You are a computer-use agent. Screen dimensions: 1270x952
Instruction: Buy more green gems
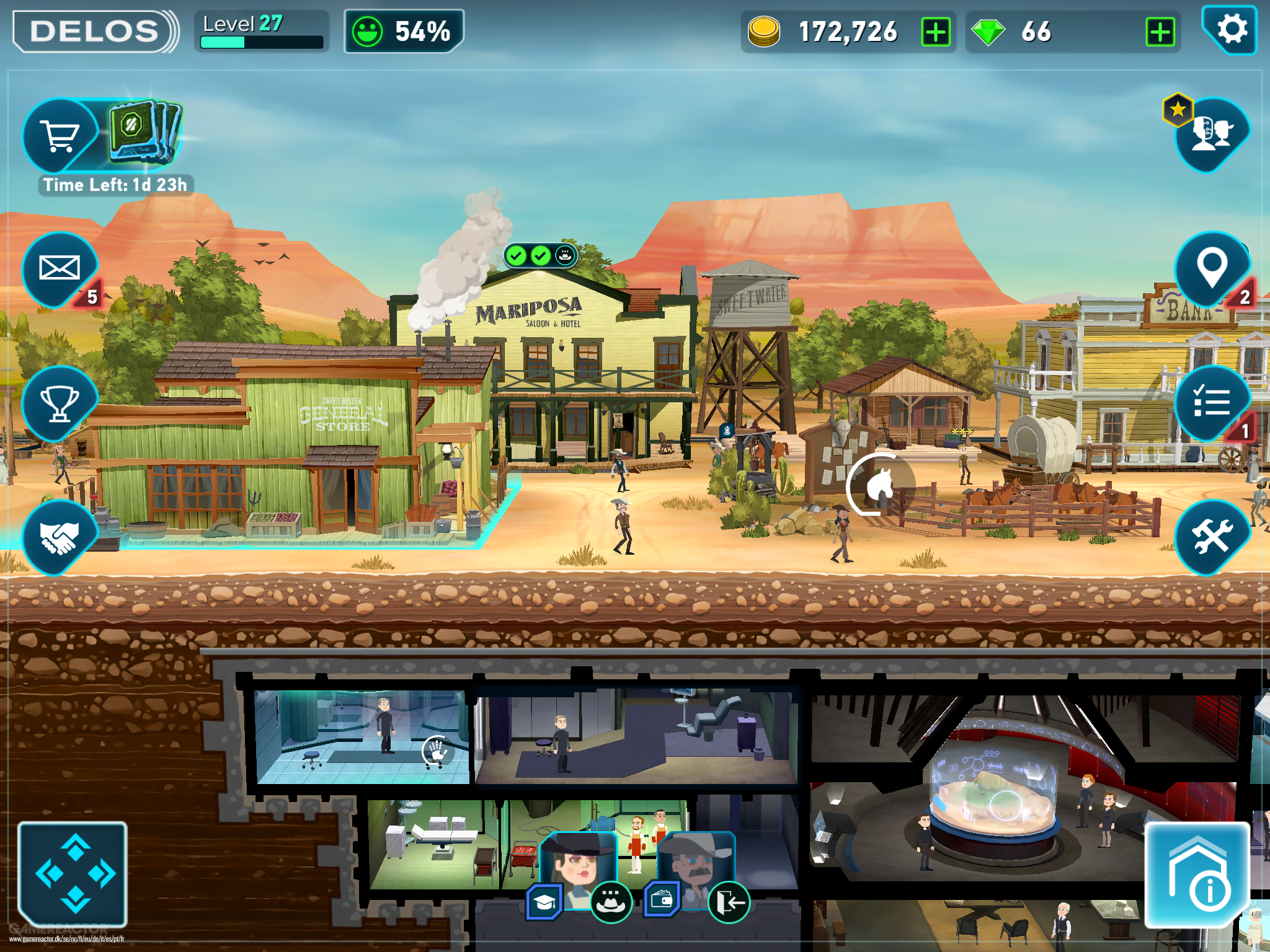pos(1160,32)
